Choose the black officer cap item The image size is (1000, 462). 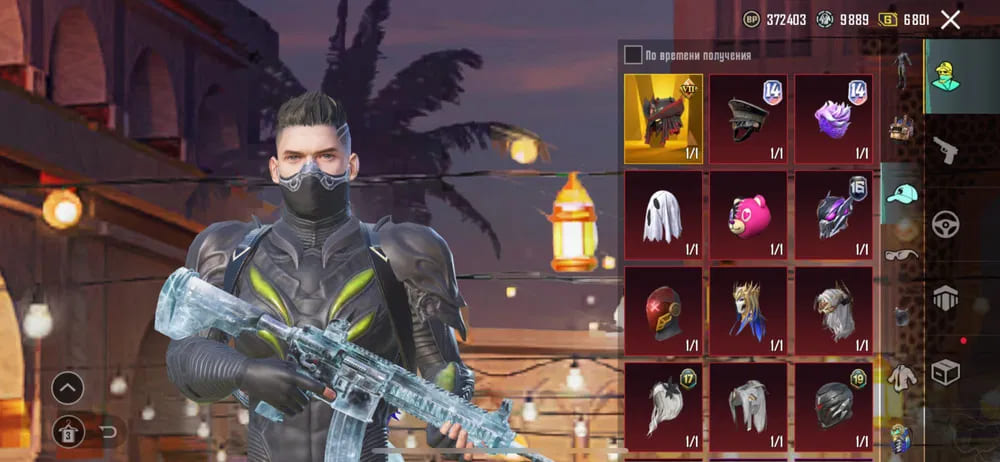tap(748, 119)
